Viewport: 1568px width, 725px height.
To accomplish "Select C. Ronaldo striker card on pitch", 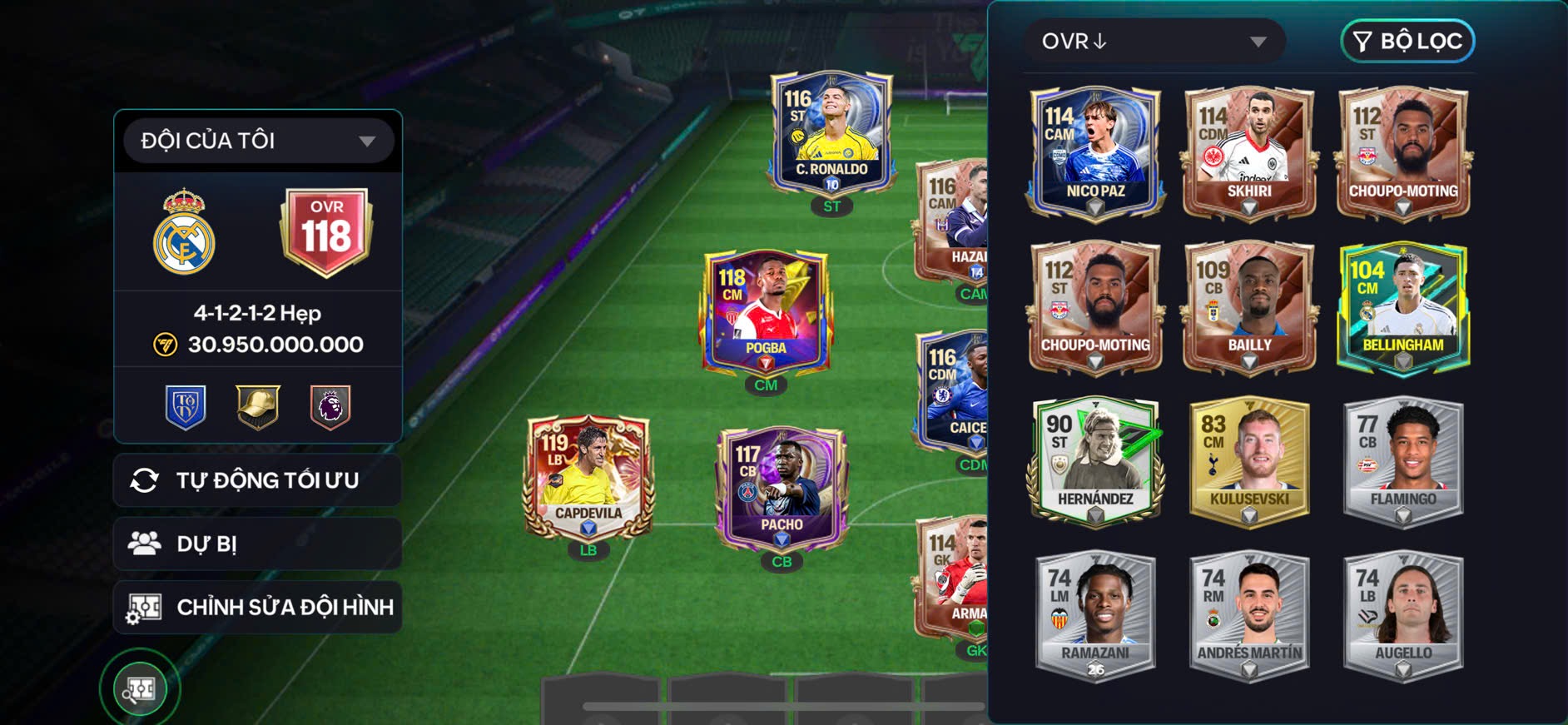I will pos(831,133).
